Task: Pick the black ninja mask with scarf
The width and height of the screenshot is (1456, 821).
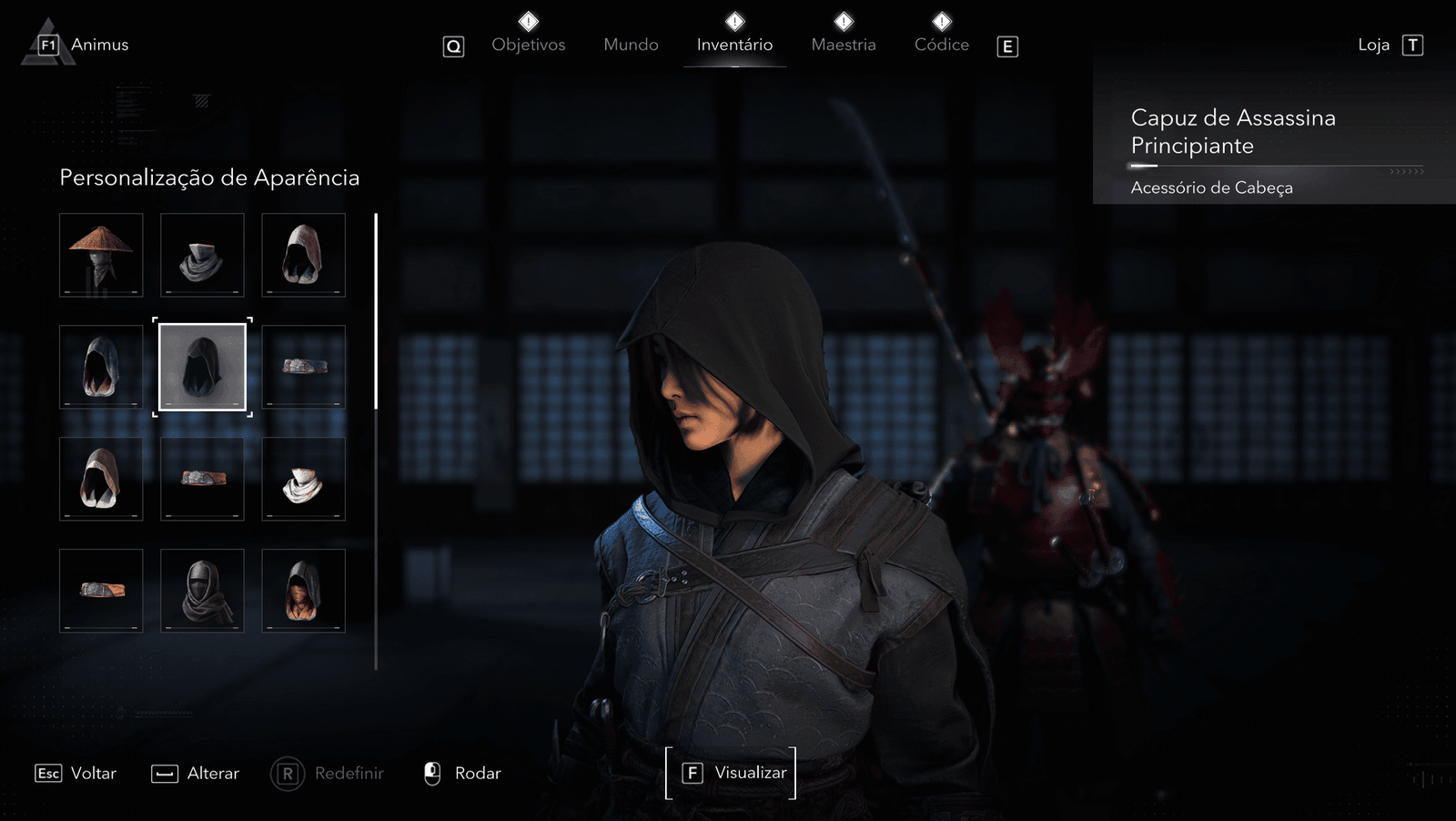Action: 202,591
